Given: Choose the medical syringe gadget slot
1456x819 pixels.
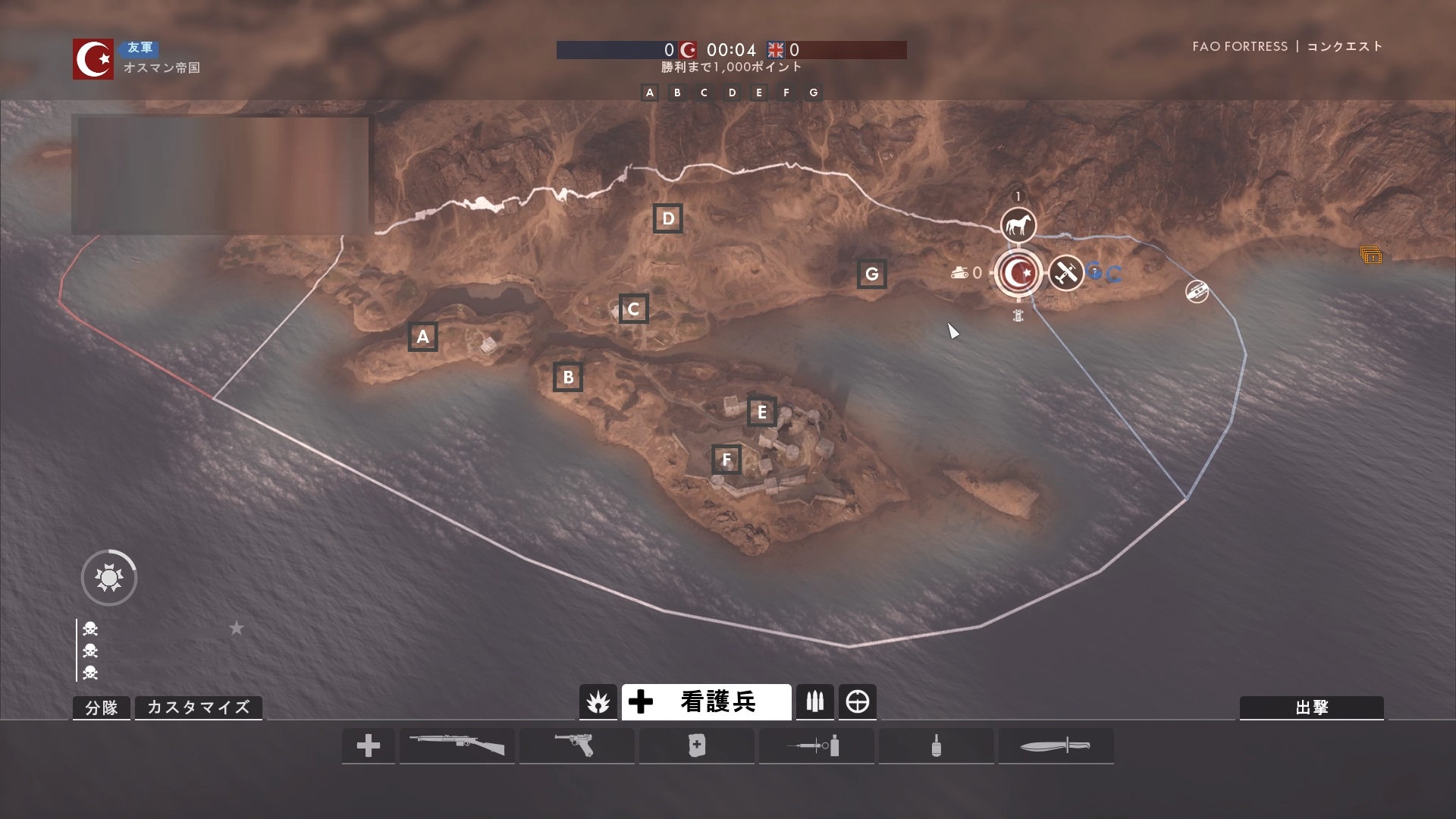Looking at the screenshot, I should [x=816, y=745].
